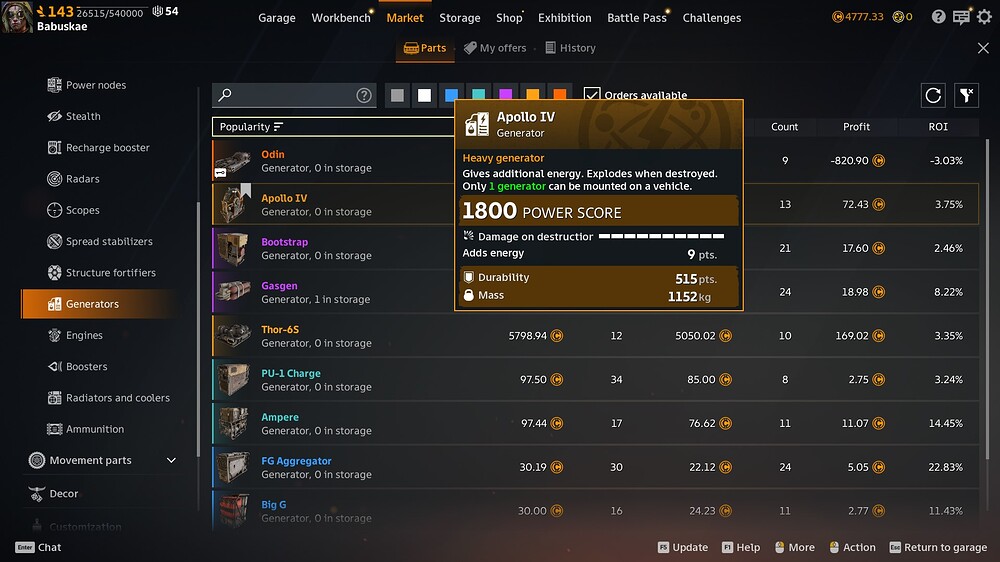Viewport: 1000px width, 562px height.
Task: Select the Engines category
Action: click(x=84, y=336)
